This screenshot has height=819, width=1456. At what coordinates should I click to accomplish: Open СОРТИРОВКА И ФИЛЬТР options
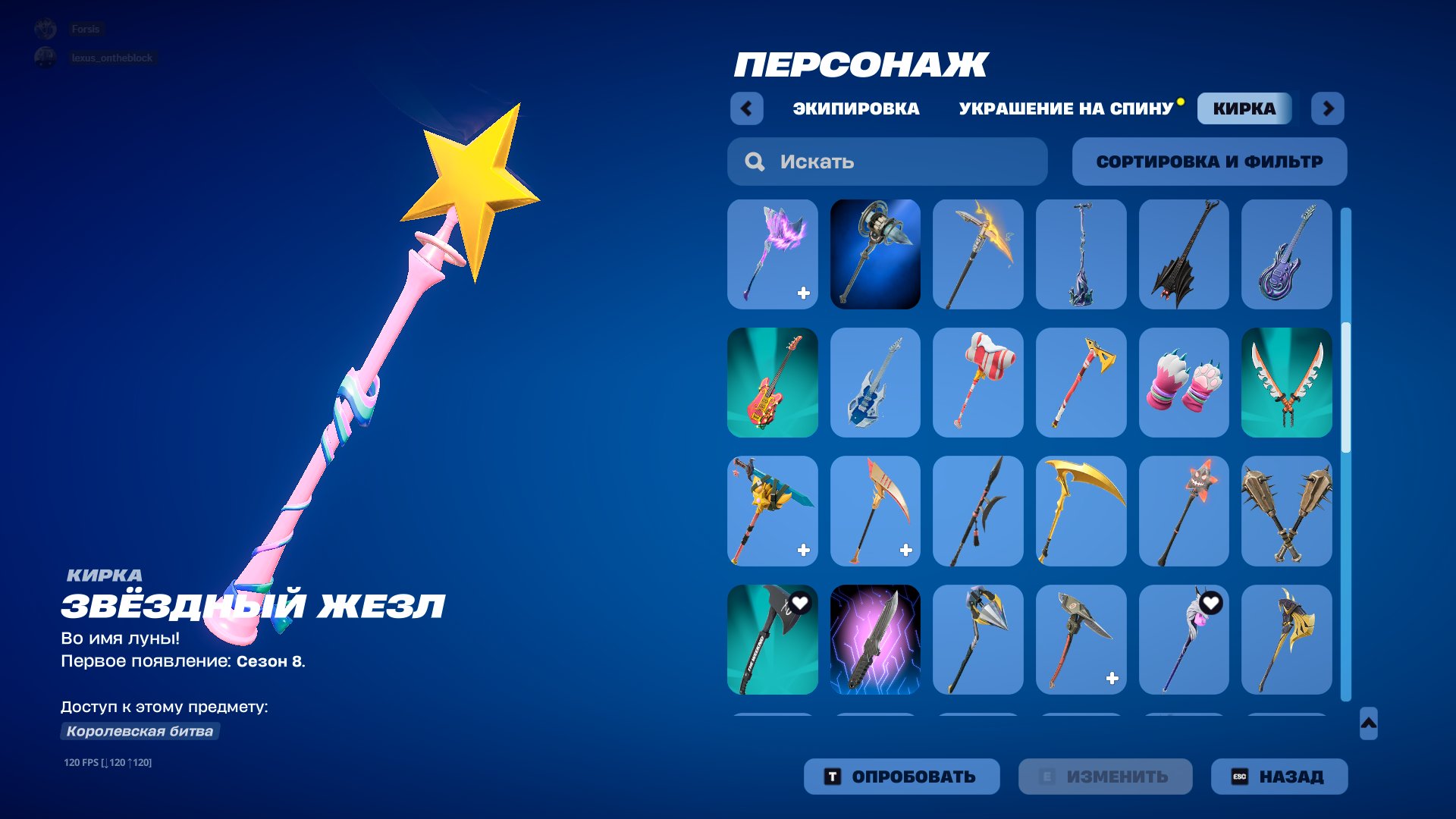tap(1209, 162)
